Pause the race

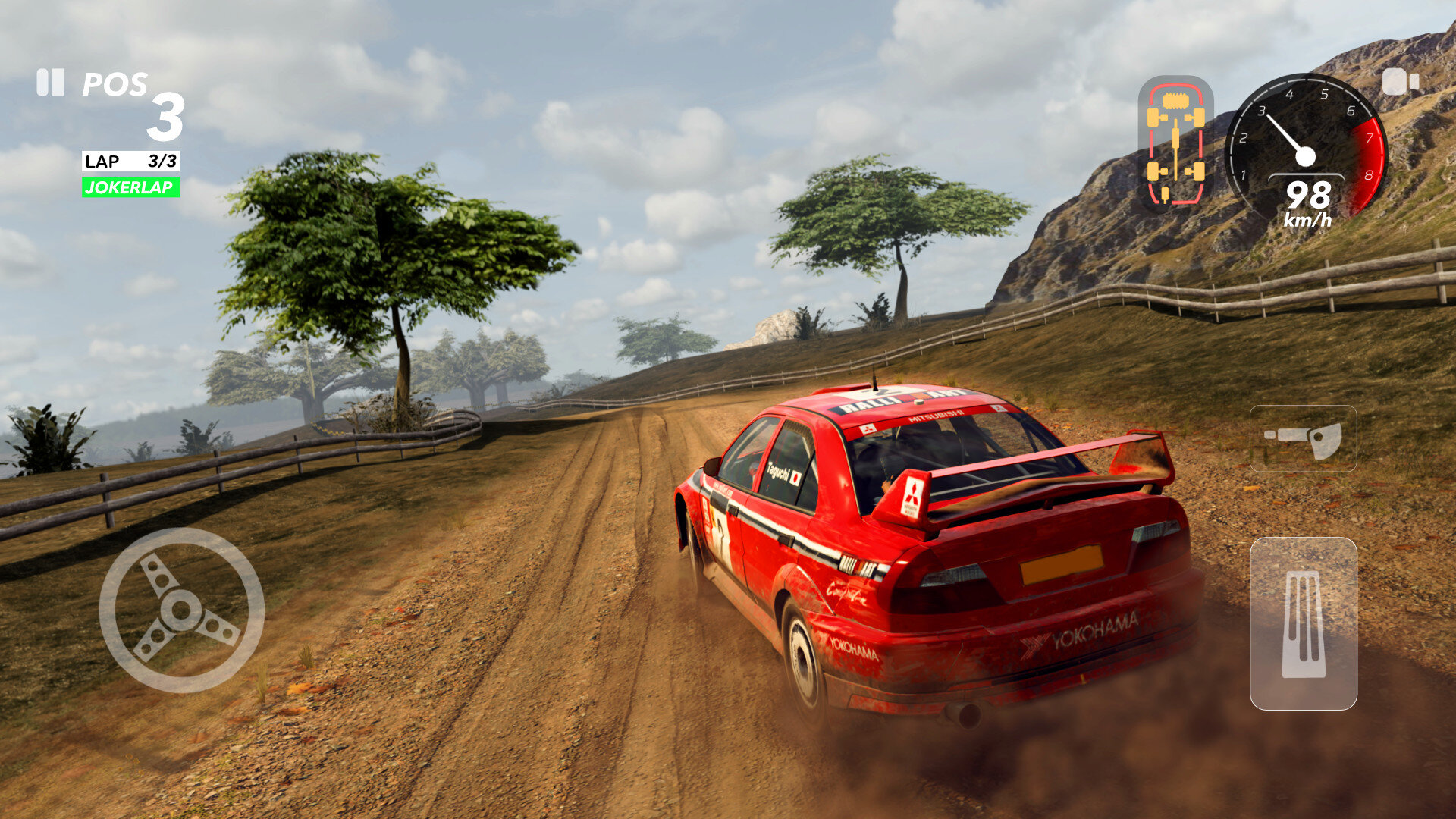click(x=50, y=83)
